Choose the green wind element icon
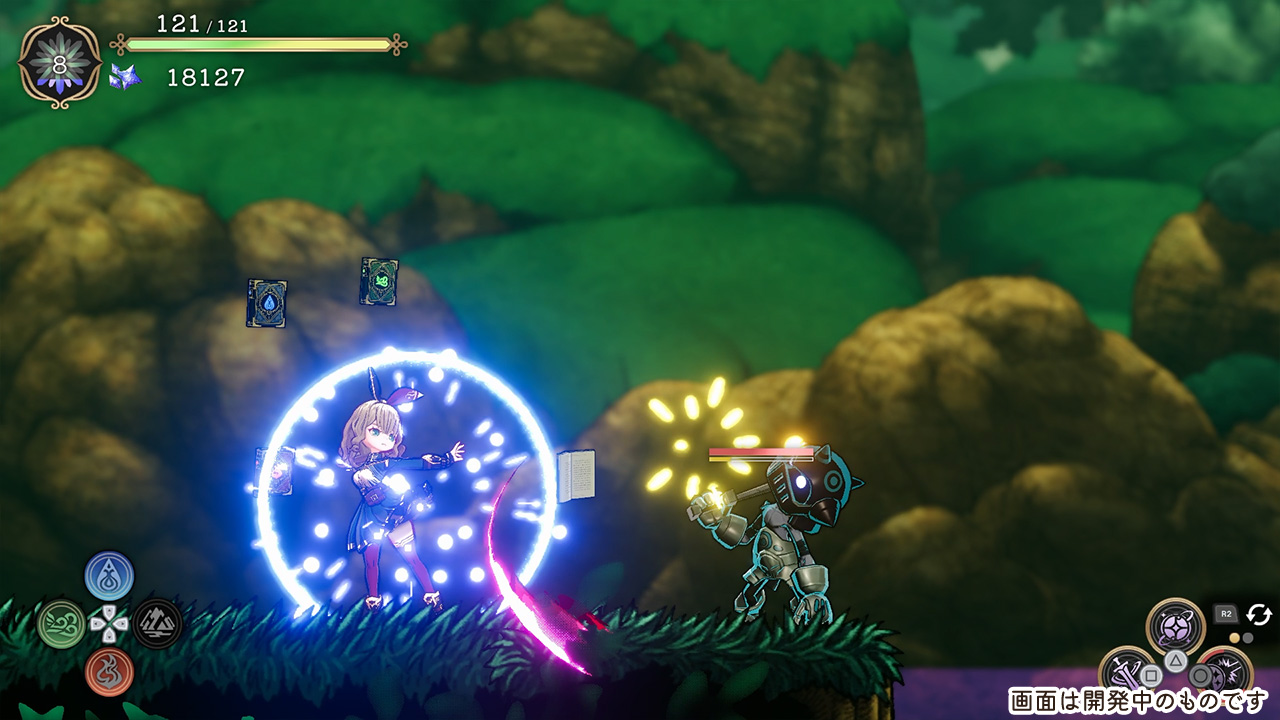The image size is (1280, 720). point(61,624)
